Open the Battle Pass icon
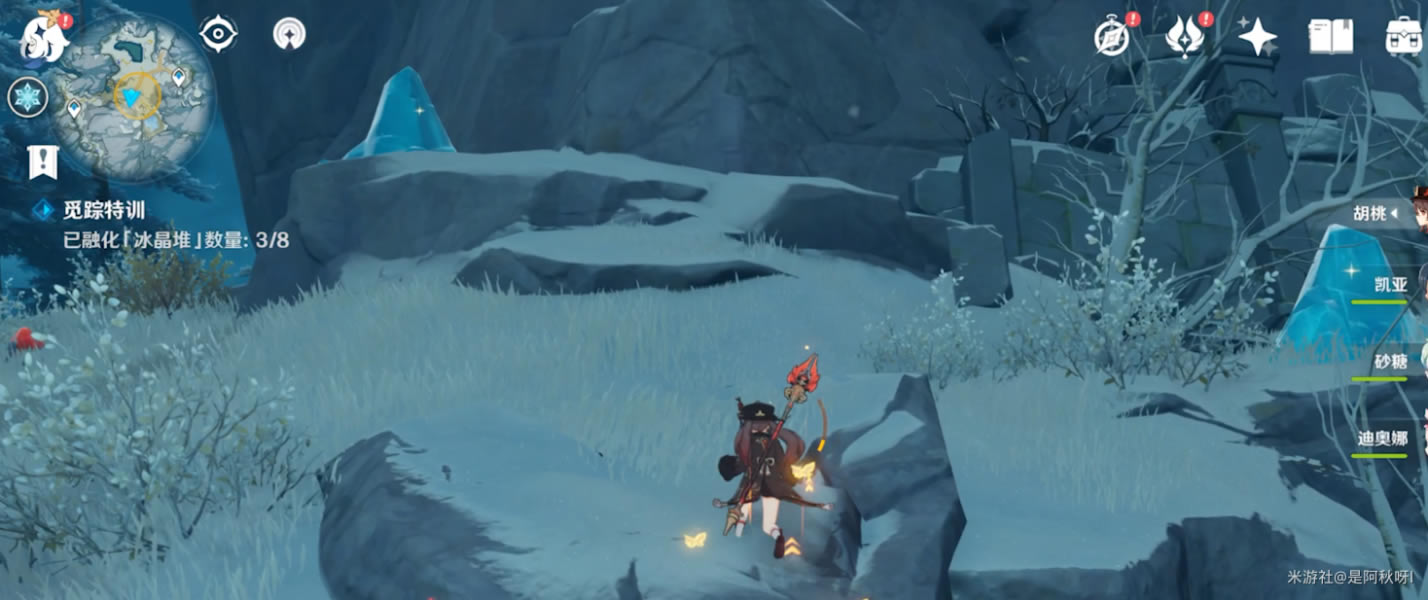 tap(1185, 38)
